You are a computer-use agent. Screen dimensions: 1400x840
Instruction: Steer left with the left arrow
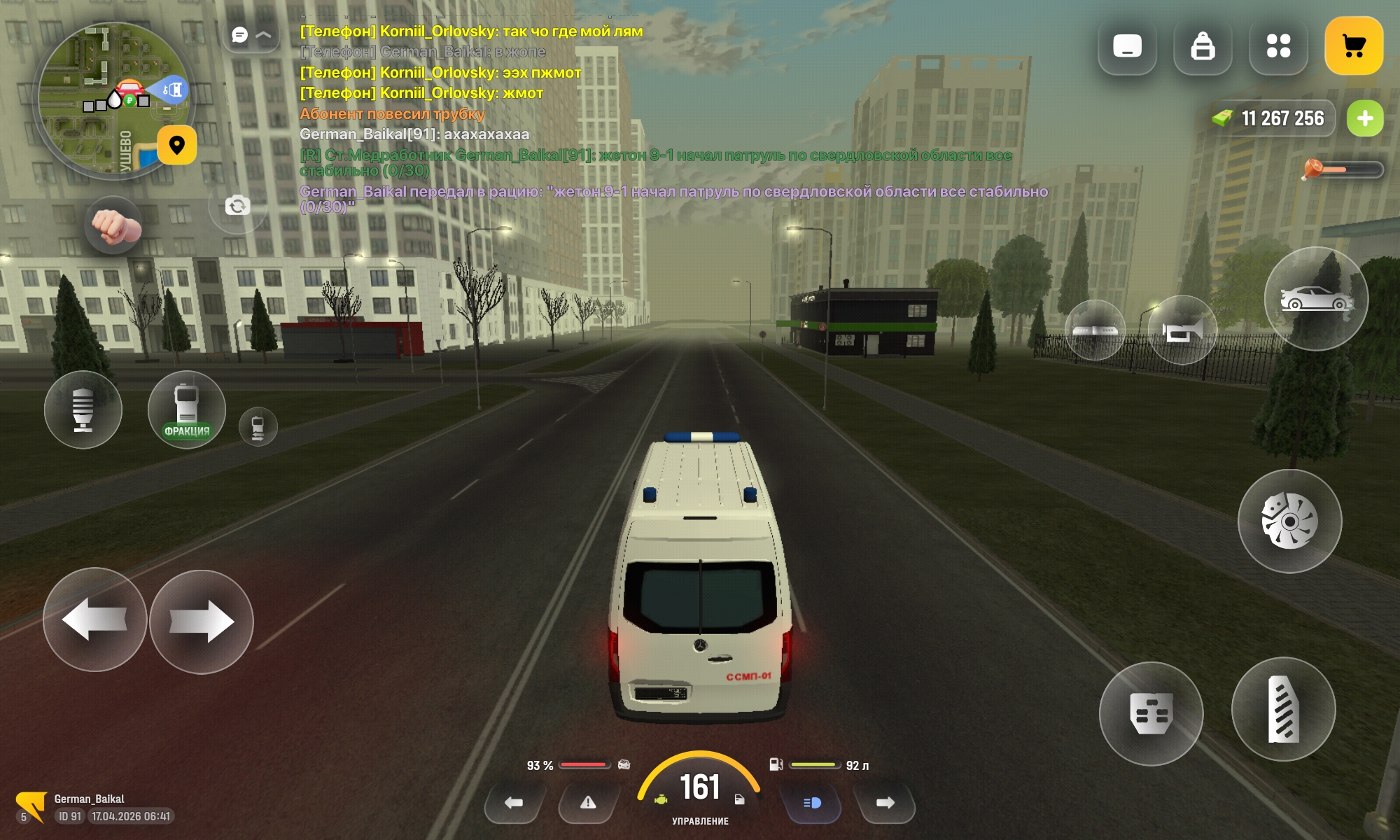click(x=94, y=620)
